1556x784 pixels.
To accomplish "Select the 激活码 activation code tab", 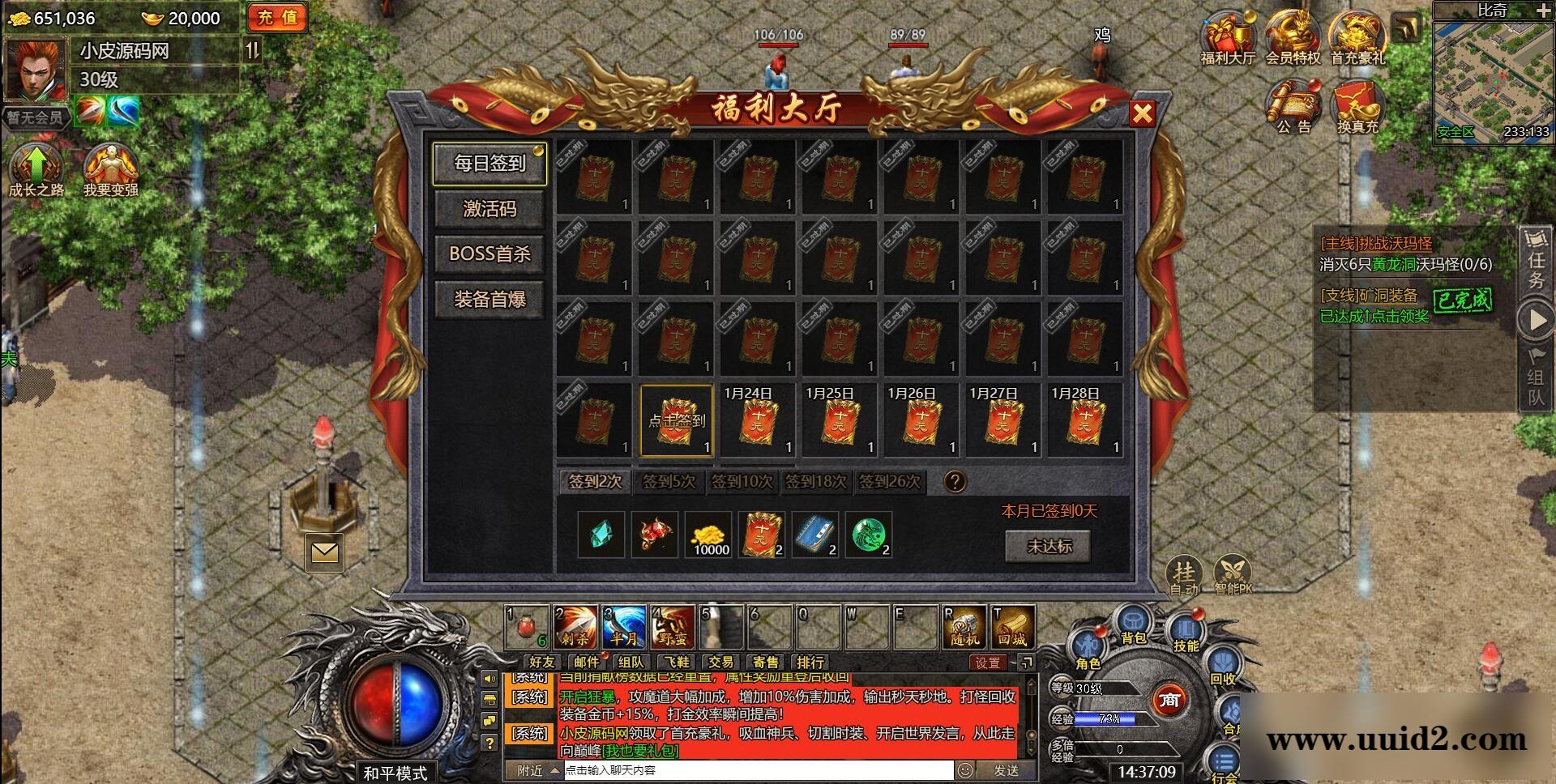I will coord(489,209).
